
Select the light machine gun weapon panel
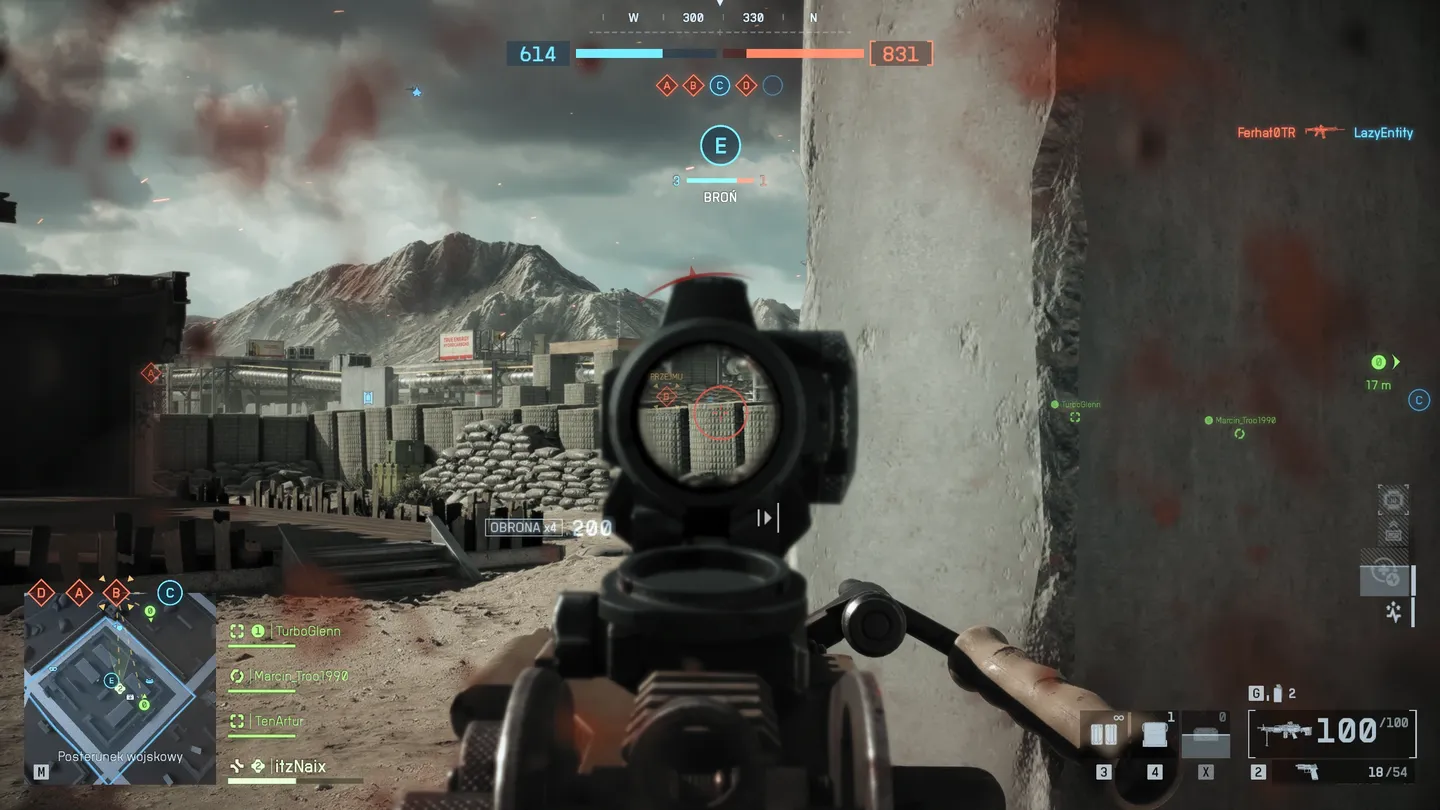click(x=1331, y=732)
